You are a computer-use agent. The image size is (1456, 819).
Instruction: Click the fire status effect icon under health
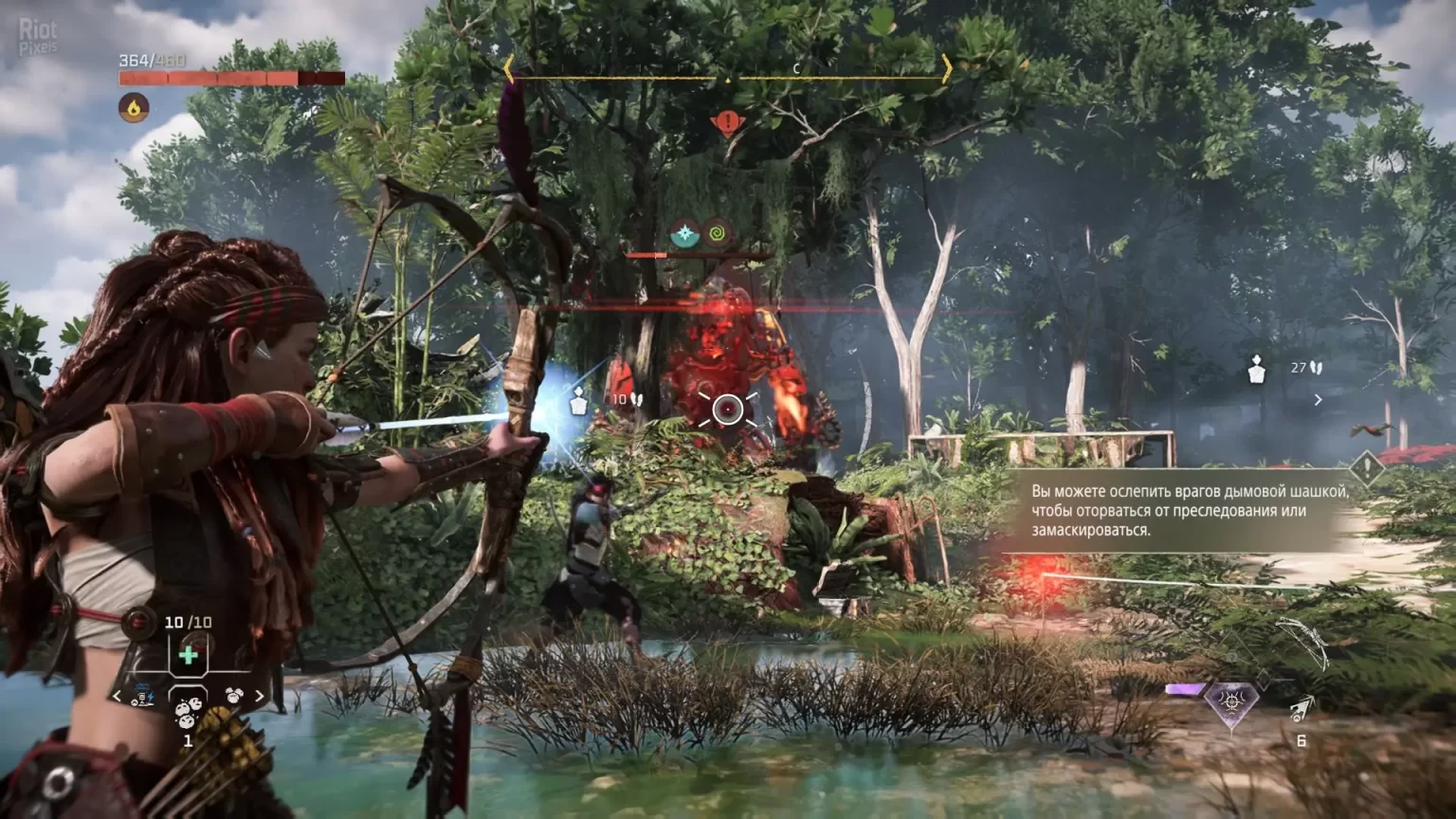click(x=134, y=107)
